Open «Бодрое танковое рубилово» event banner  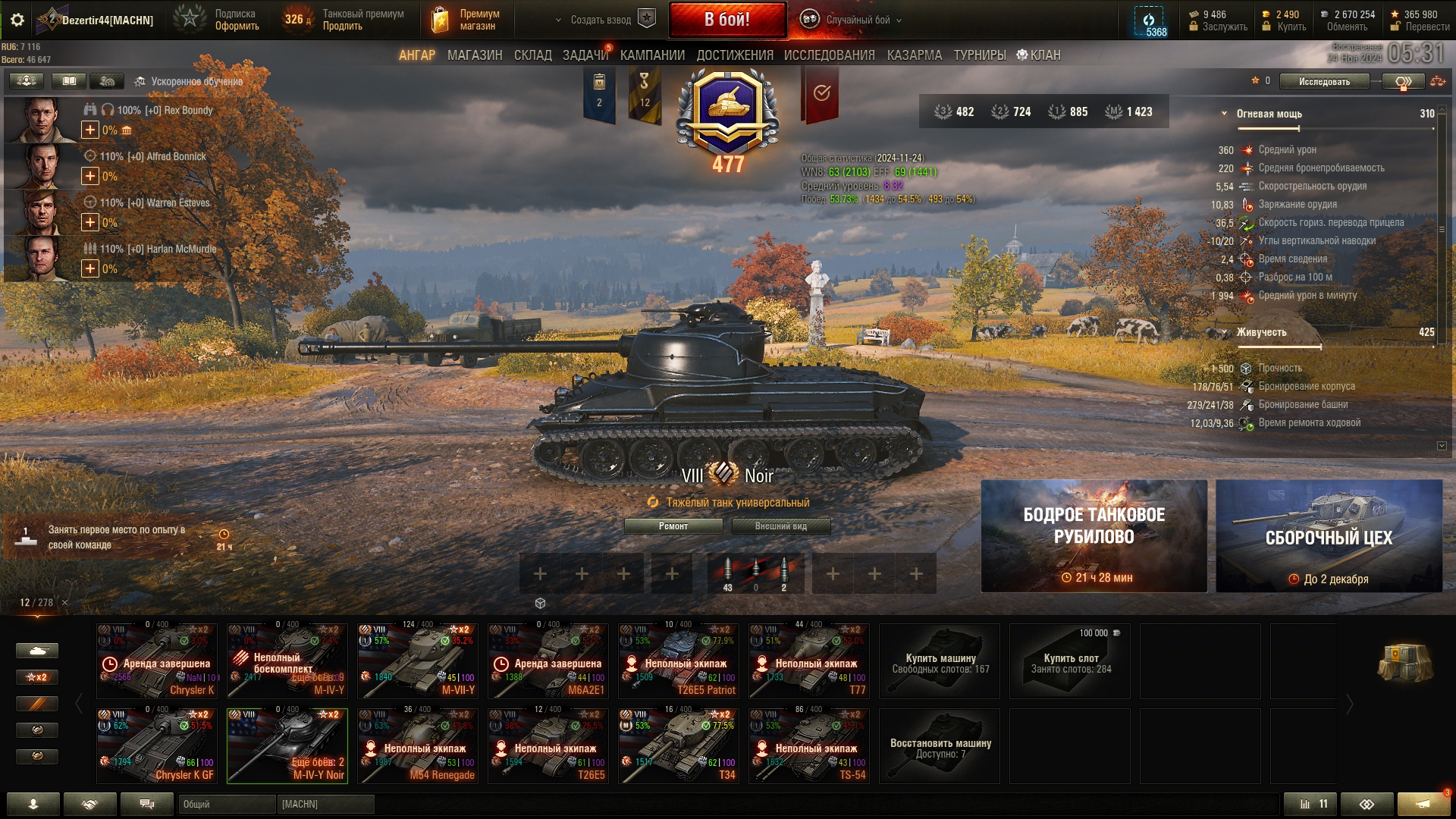click(1094, 536)
